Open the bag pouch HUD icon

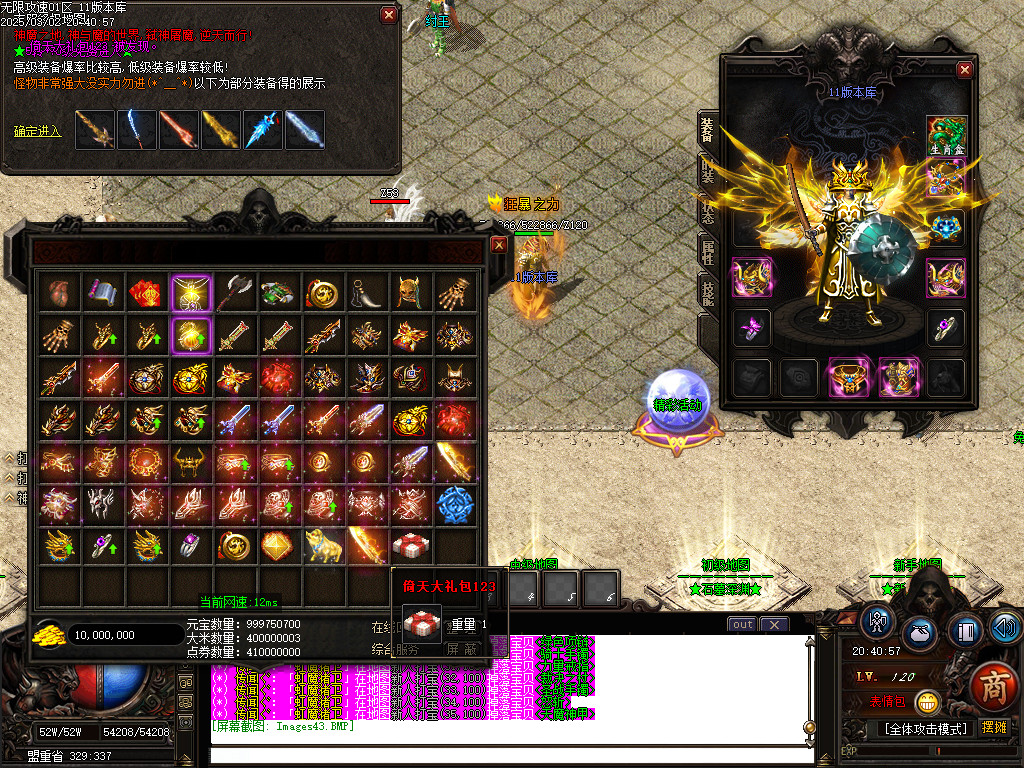tap(921, 634)
